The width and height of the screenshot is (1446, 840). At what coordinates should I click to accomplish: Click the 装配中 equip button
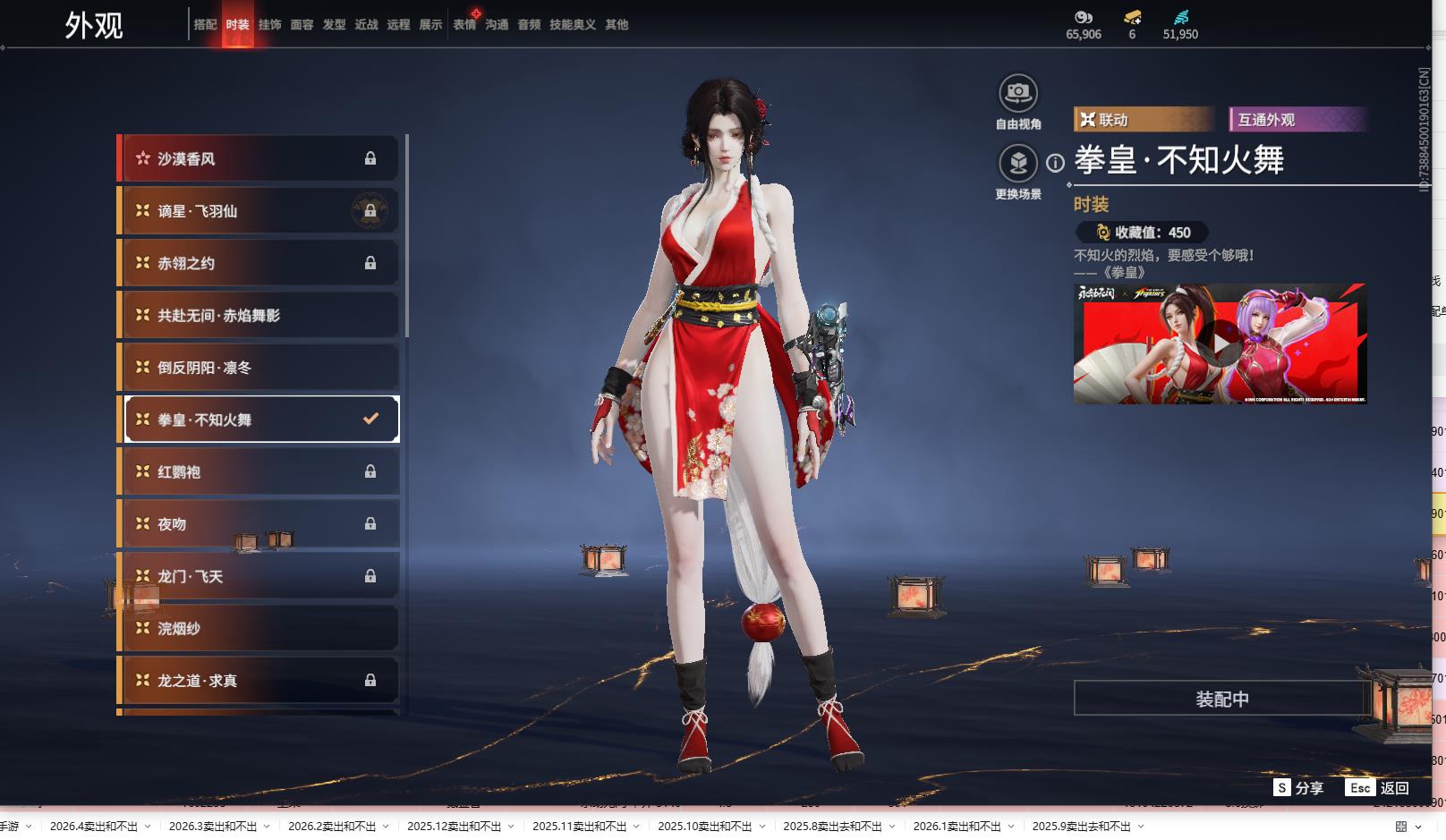click(x=1221, y=699)
